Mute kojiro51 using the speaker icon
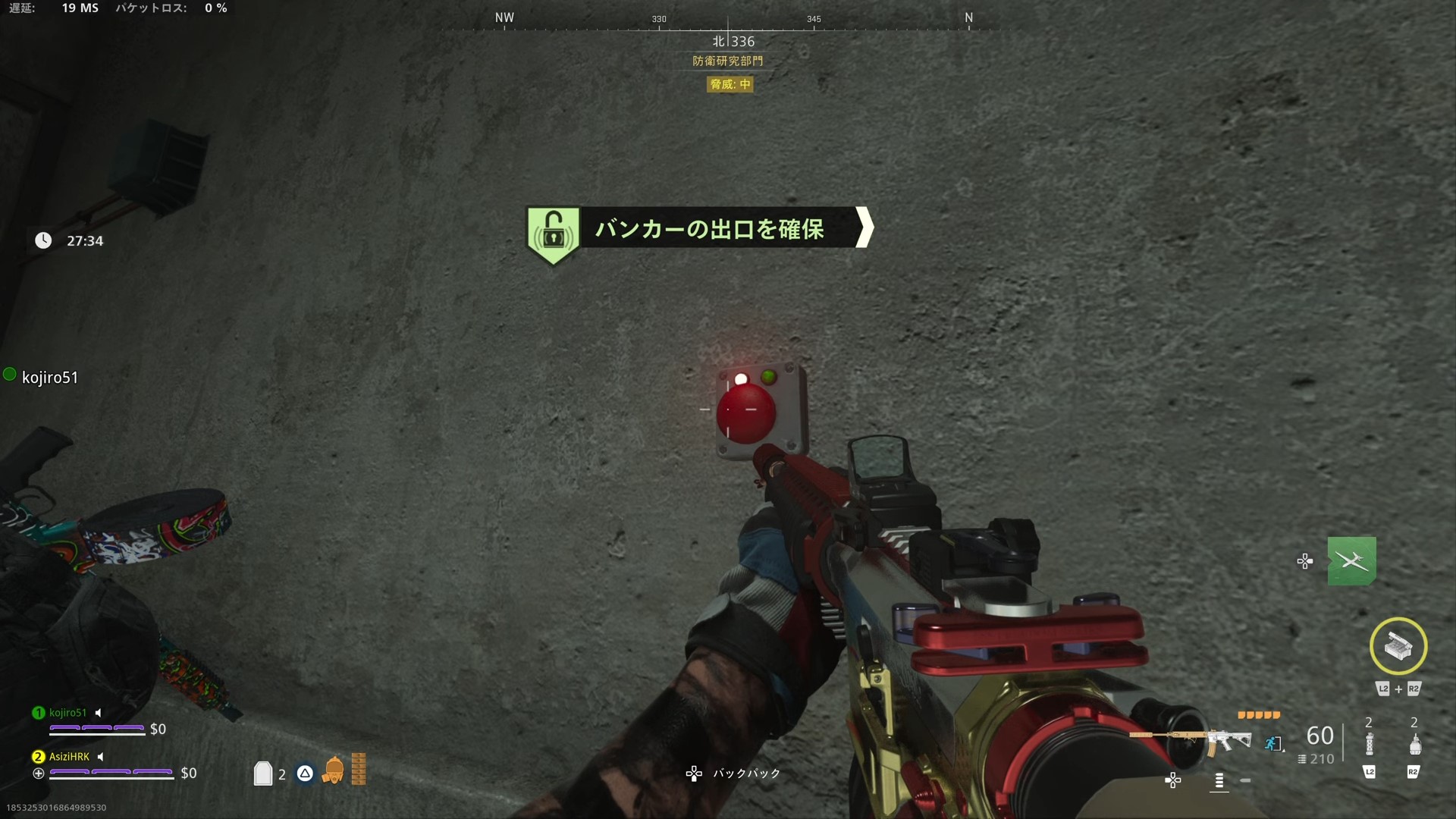Screen dimensions: 1456x819 [x=97, y=713]
